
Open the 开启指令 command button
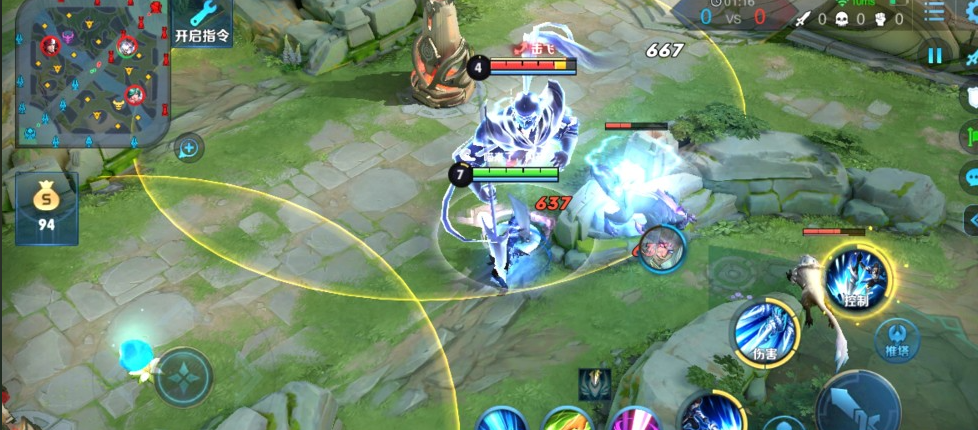(202, 23)
